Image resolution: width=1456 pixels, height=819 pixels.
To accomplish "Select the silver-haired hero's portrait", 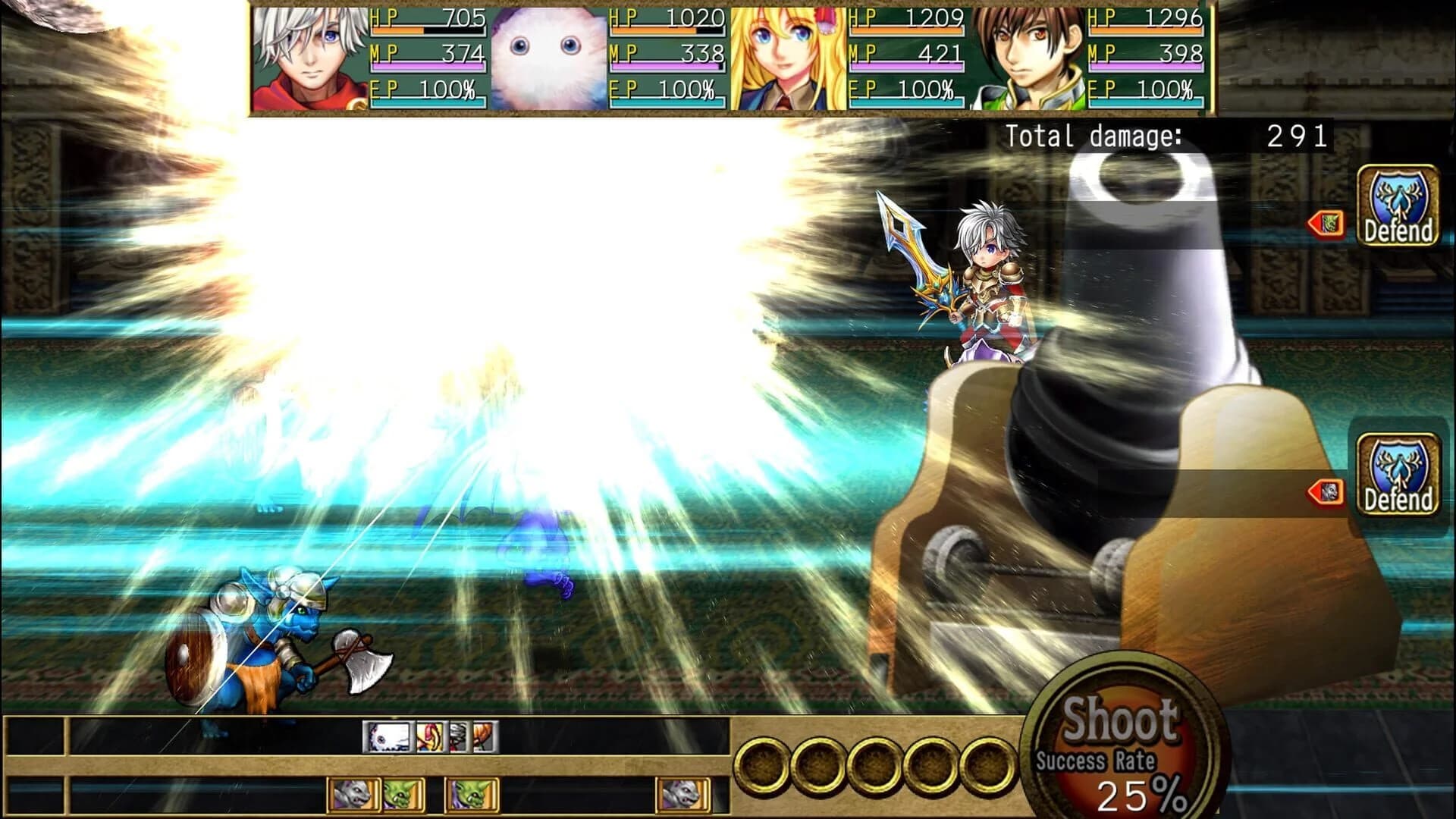I will 311,55.
